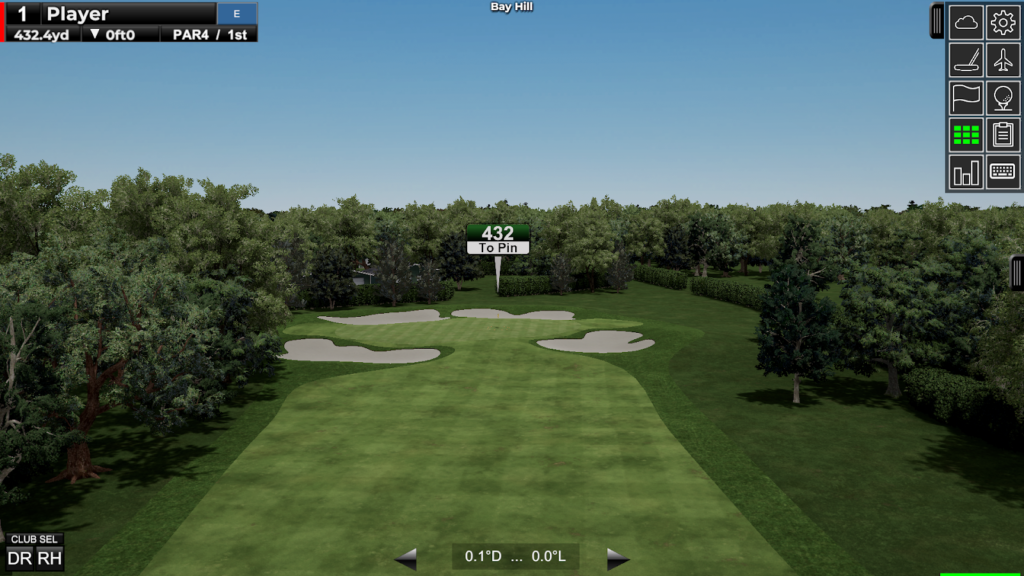Click the left aim arrow

[406, 559]
